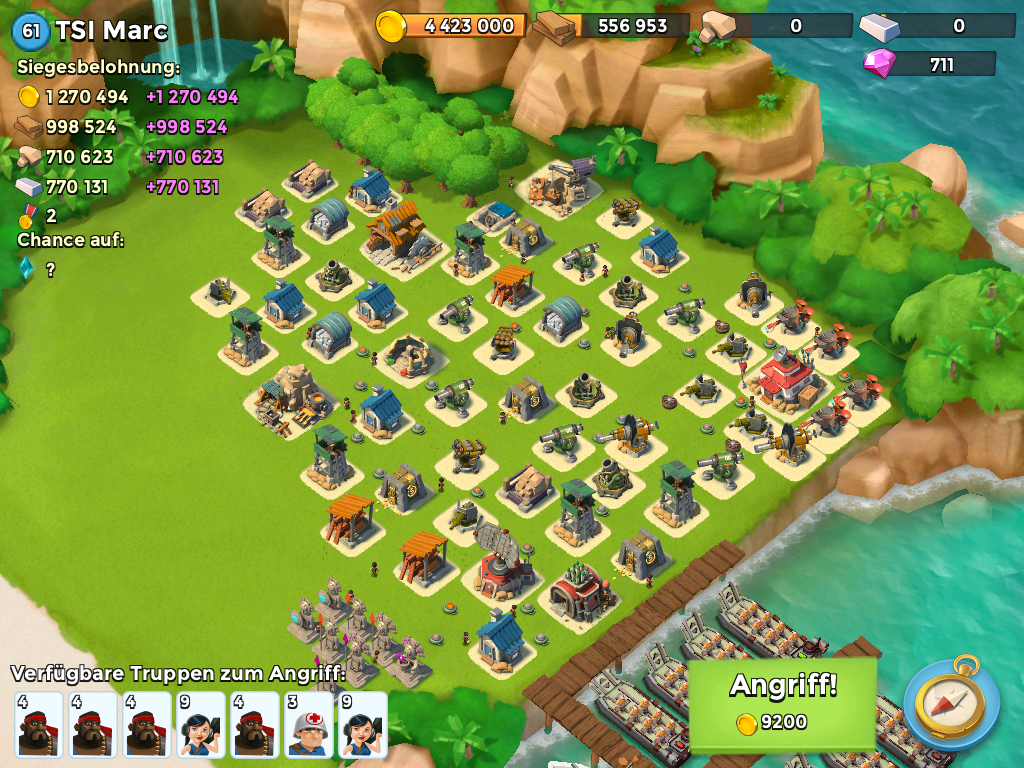Start the attack with the Angriff! button
Screen dimensions: 1024x768
[783, 700]
